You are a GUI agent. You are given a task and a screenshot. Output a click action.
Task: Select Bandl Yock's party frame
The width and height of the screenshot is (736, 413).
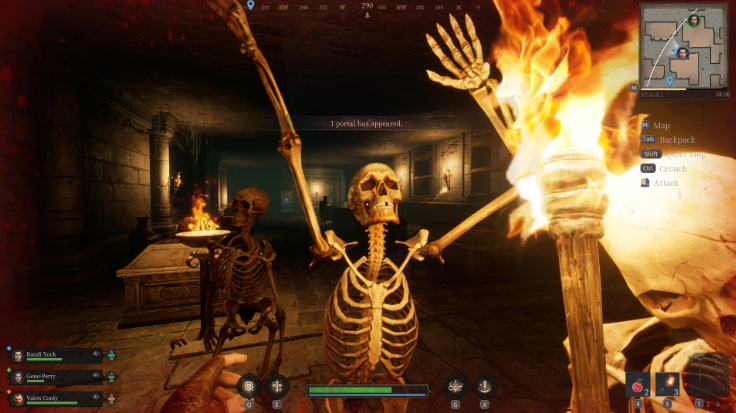click(56, 355)
